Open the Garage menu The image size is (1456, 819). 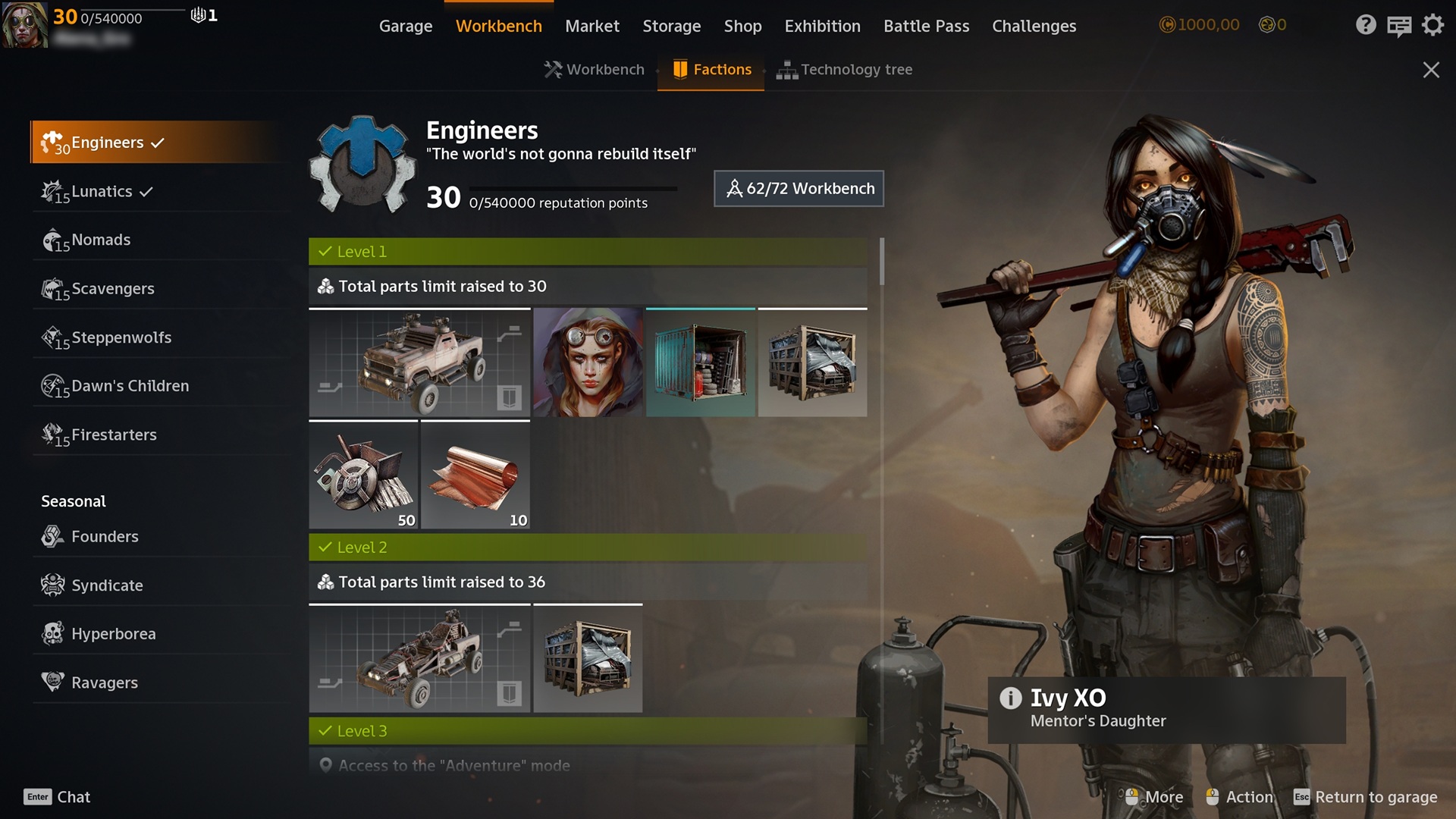coord(405,26)
